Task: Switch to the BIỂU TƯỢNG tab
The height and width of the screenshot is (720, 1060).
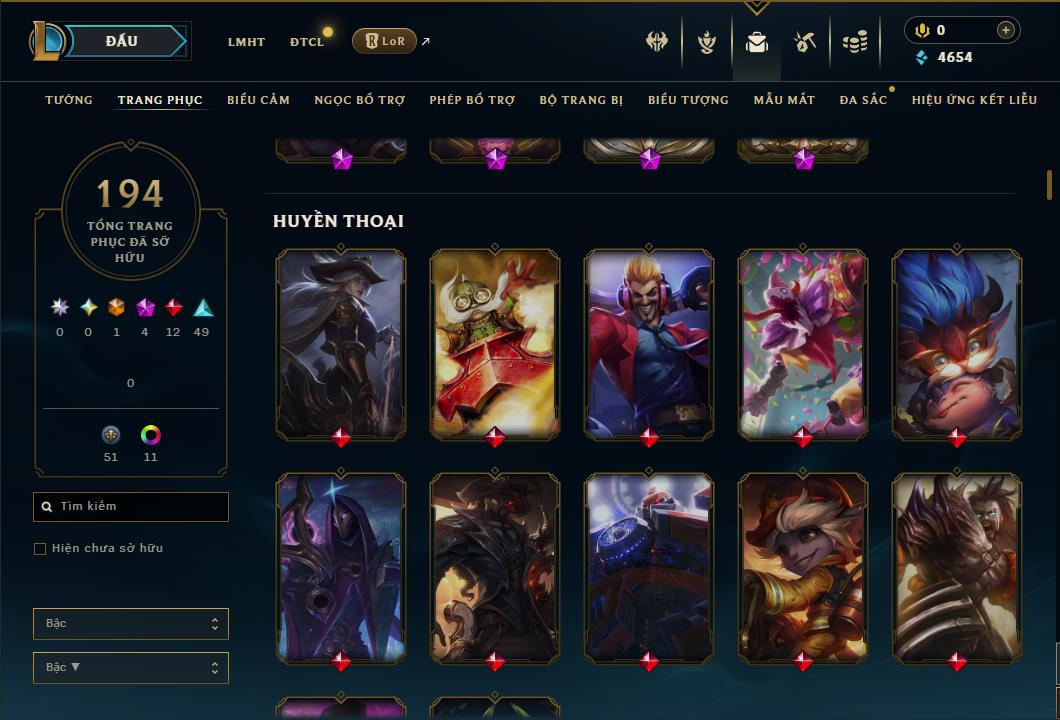Action: (688, 100)
